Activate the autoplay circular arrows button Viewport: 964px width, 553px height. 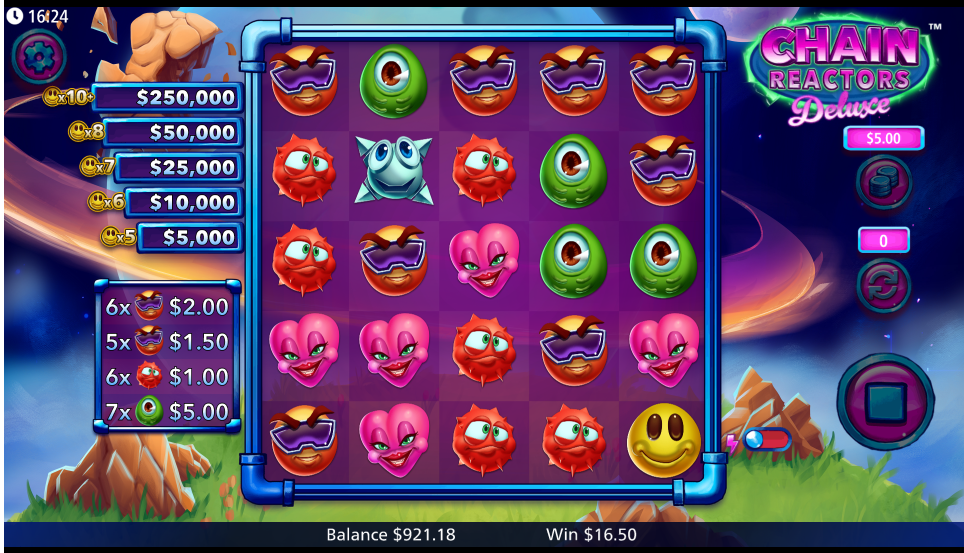(883, 285)
